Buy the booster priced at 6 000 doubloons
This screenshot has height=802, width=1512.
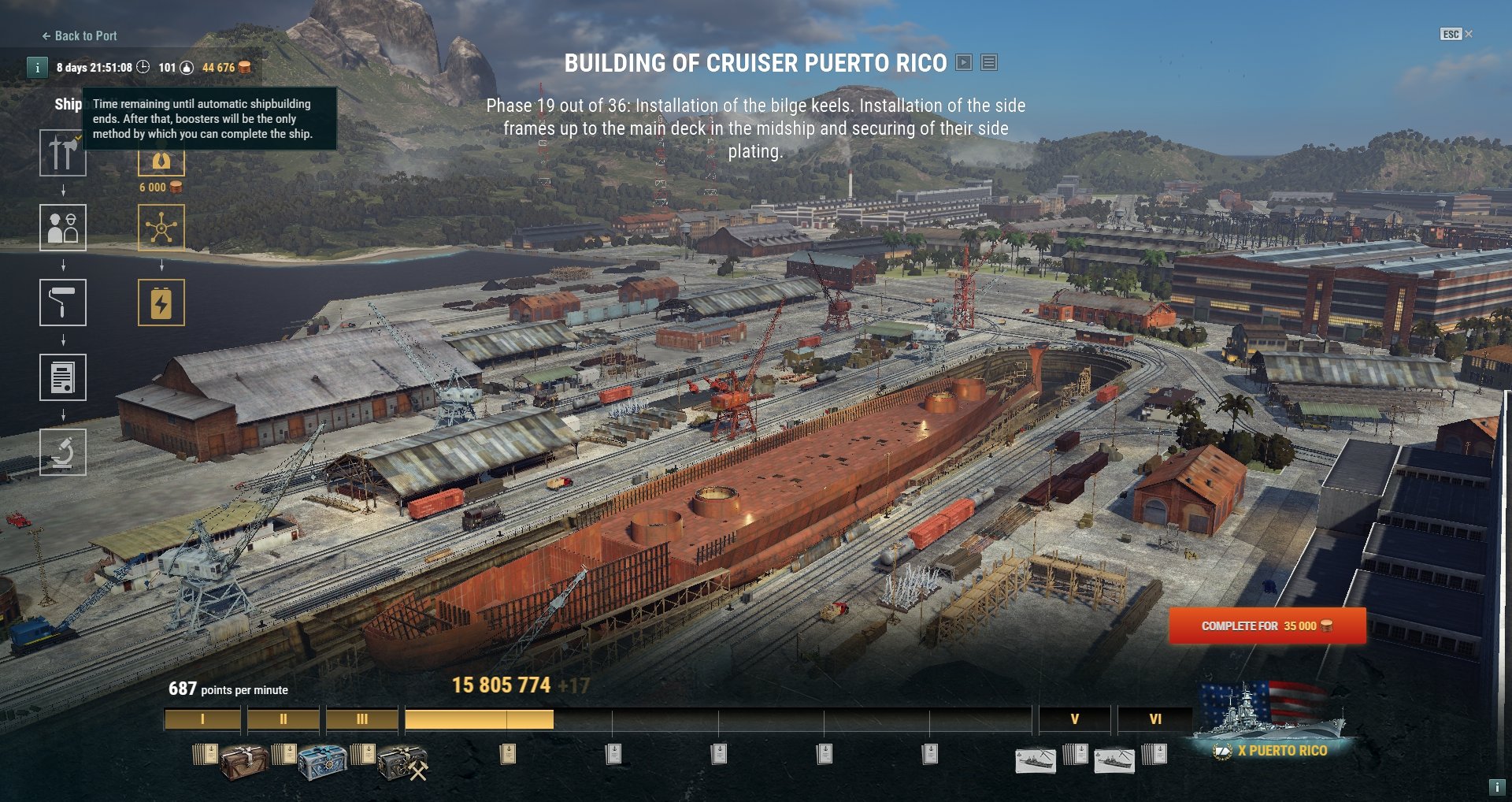pos(161,163)
